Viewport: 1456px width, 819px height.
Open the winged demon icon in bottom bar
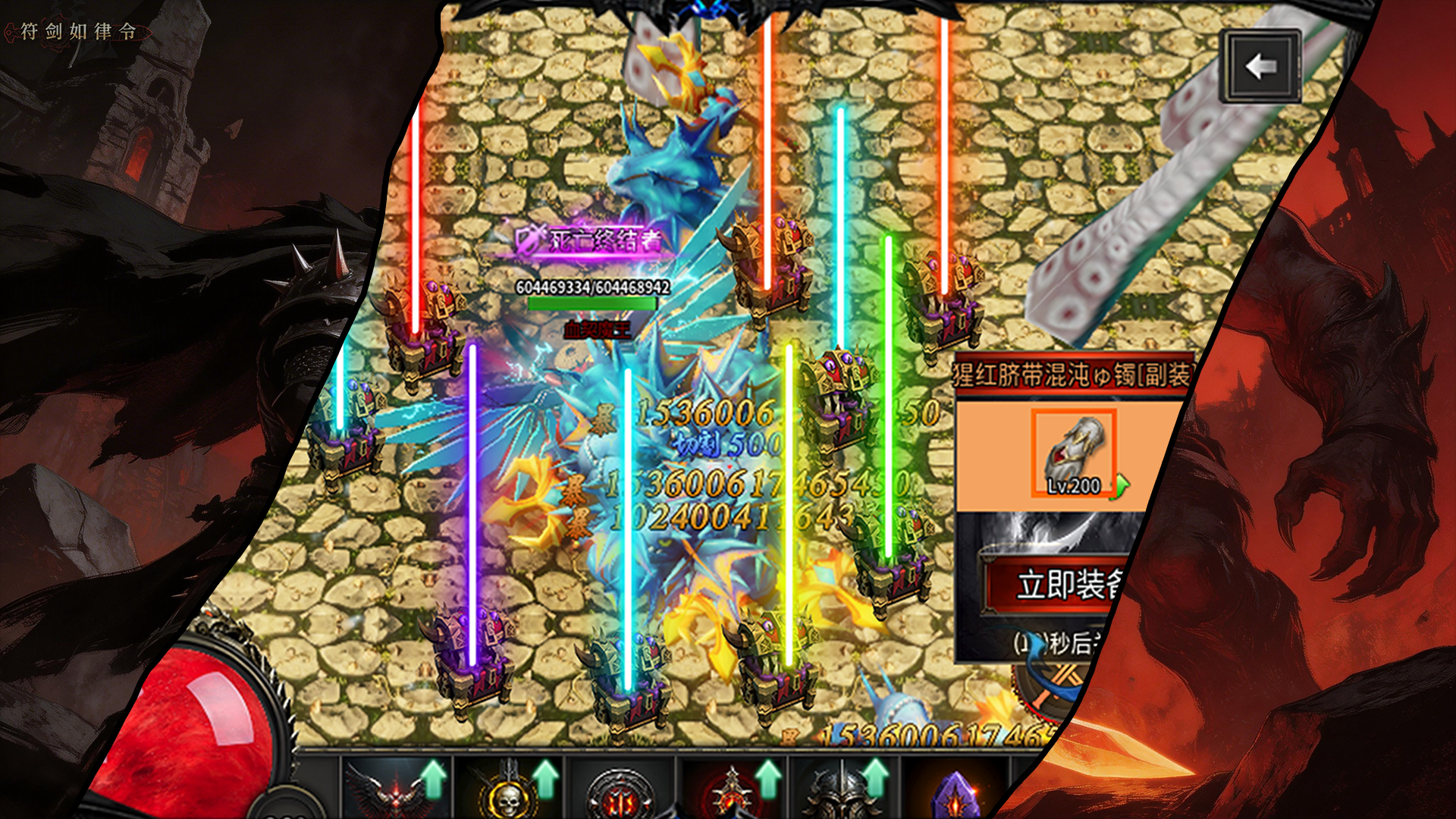[396, 789]
